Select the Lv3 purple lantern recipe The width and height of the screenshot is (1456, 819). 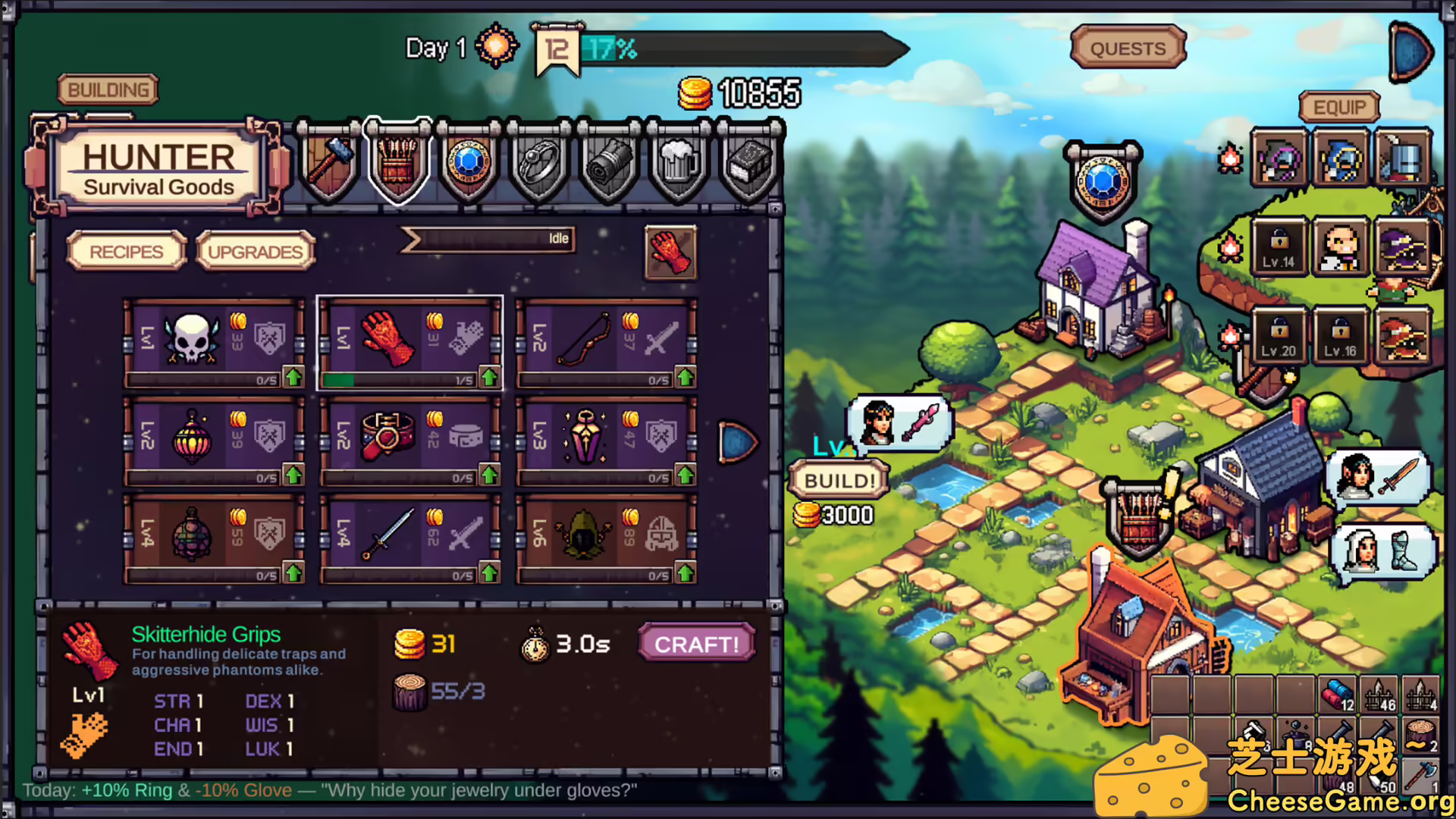(x=584, y=436)
